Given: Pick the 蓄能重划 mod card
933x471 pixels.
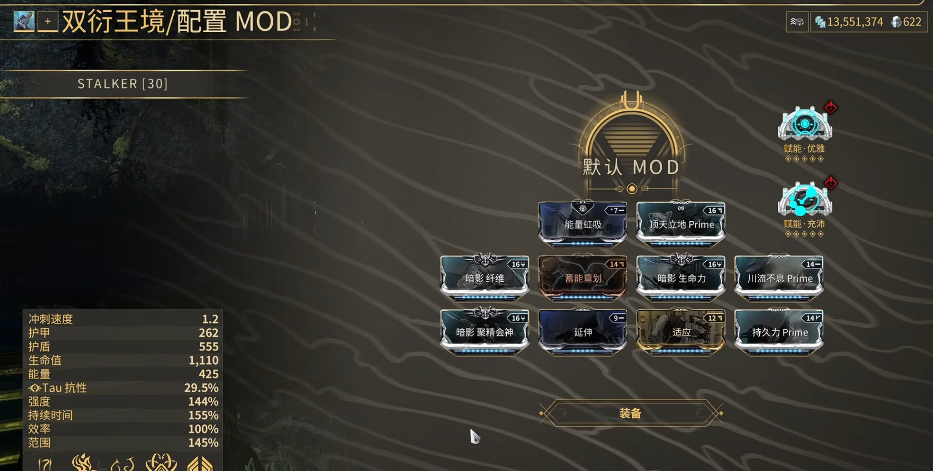Looking at the screenshot, I should 582,277.
